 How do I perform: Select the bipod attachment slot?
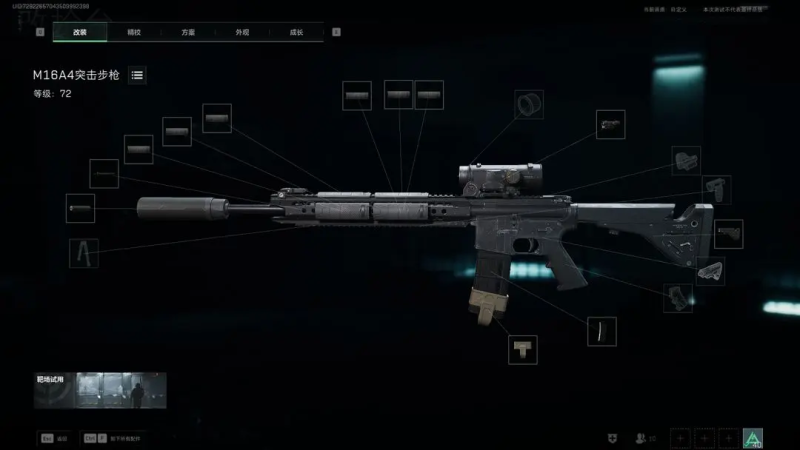point(84,253)
